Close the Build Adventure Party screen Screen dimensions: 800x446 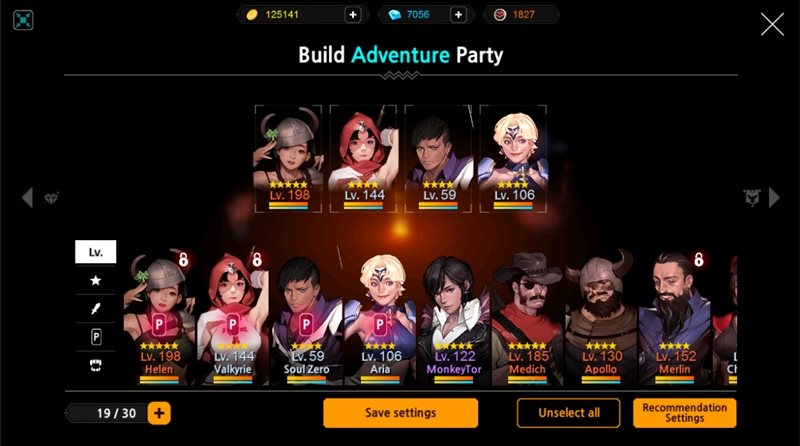pos(772,24)
